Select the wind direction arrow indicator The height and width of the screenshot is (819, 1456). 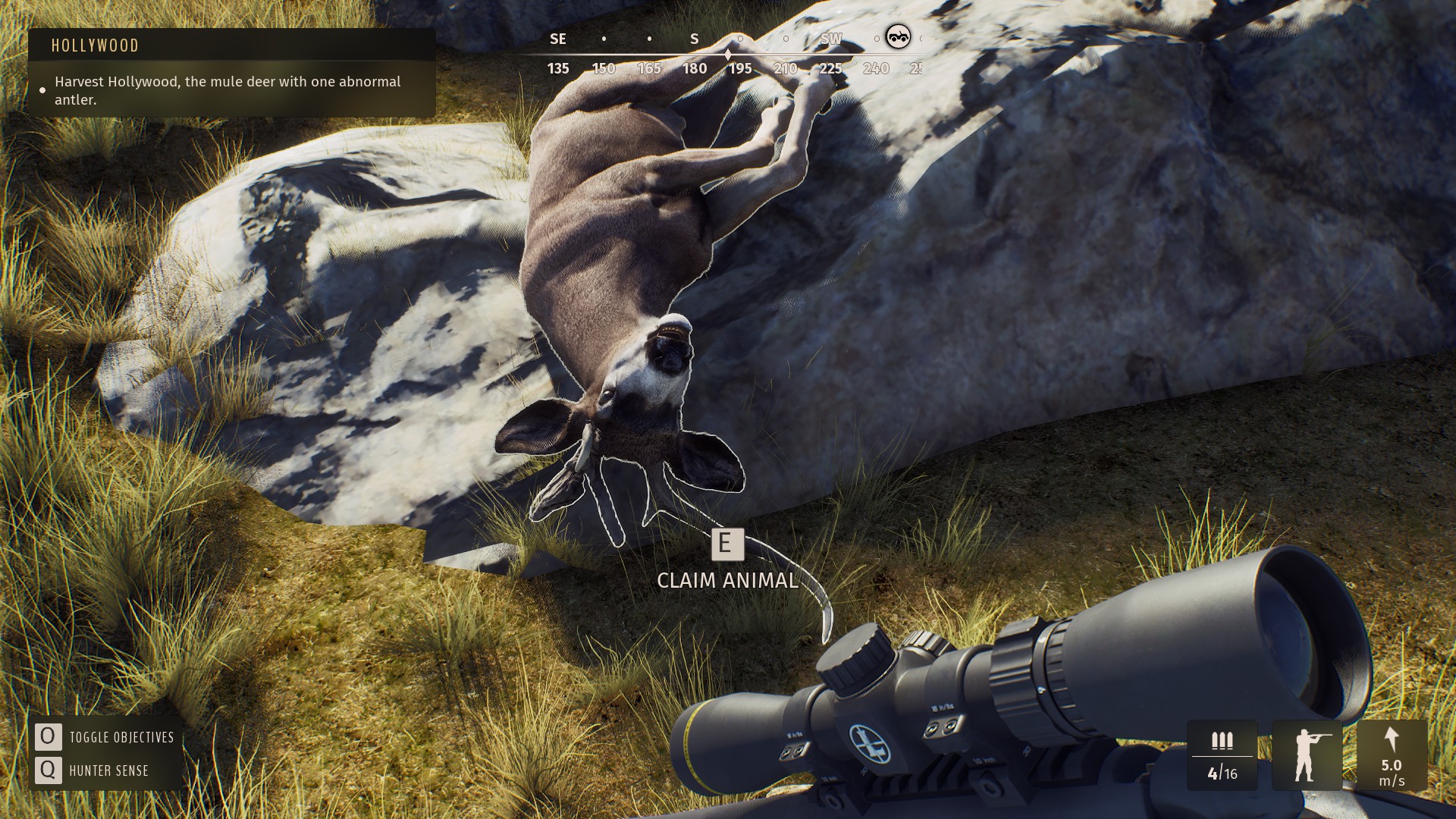coord(1391,739)
